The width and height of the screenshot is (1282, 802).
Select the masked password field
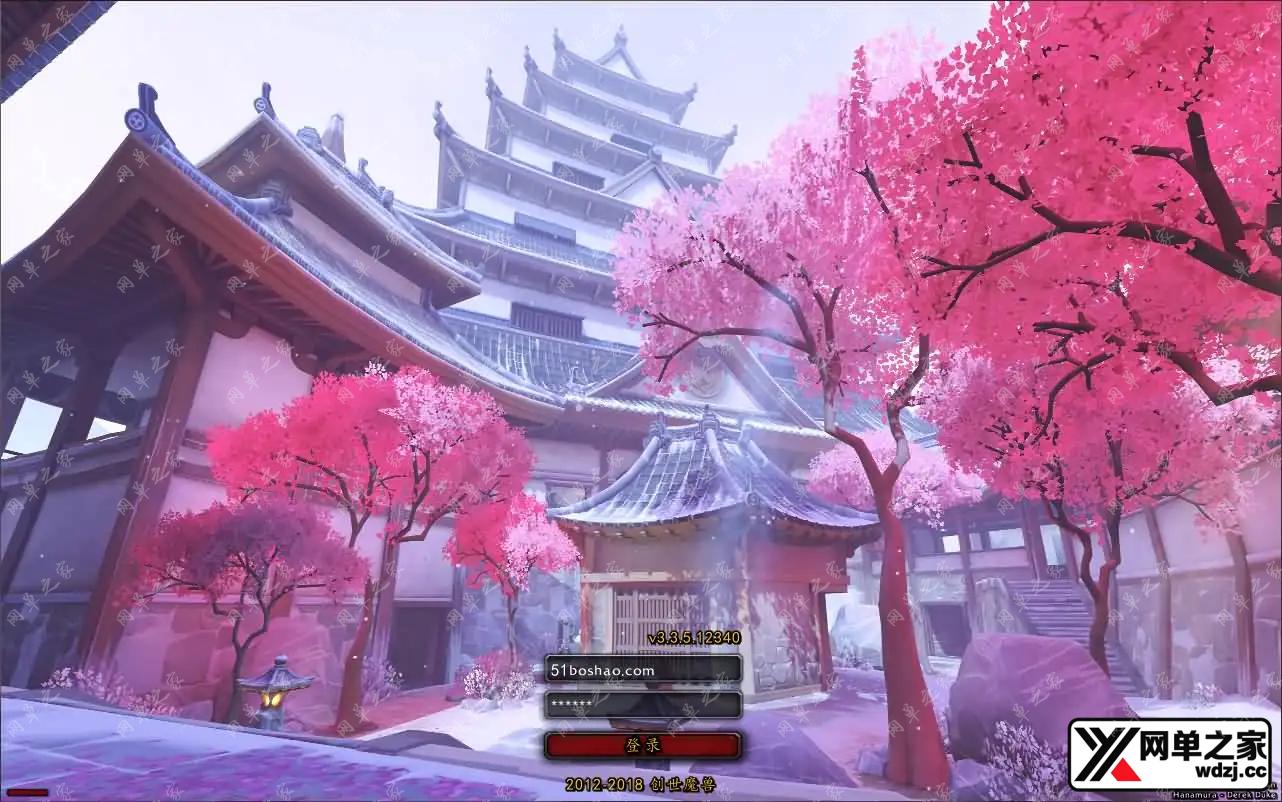tap(642, 705)
